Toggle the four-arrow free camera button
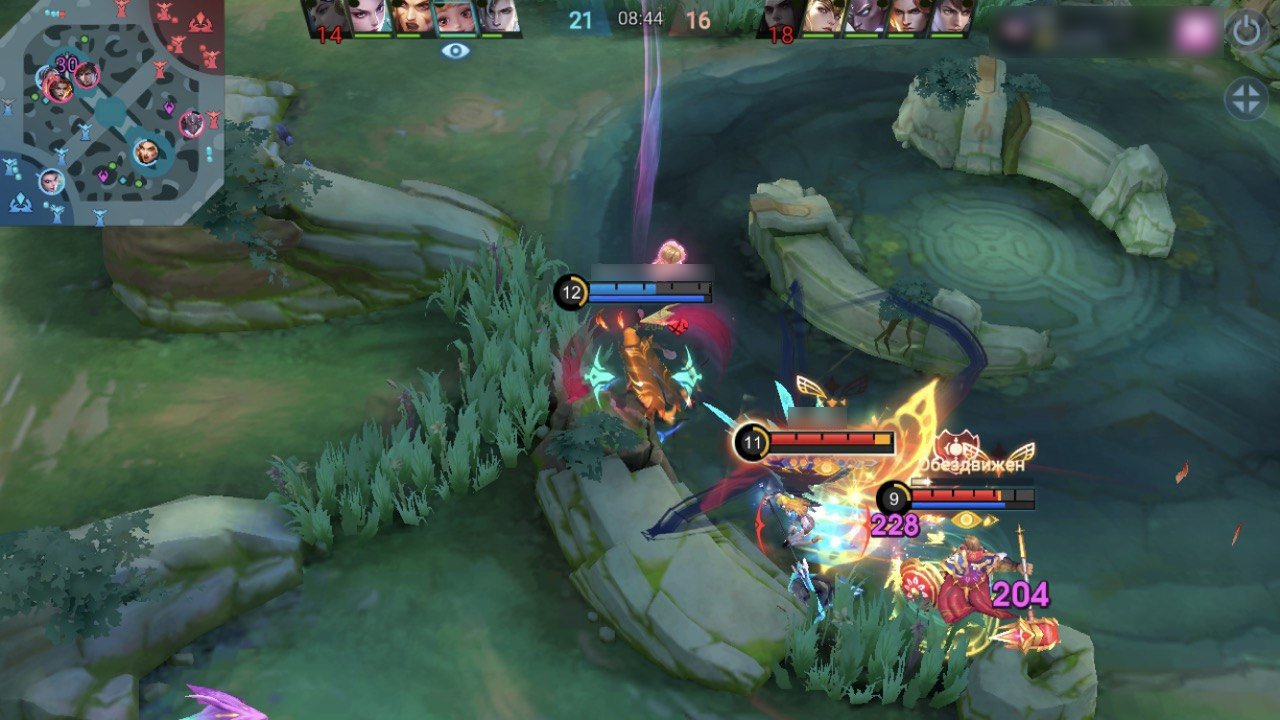The image size is (1280, 720). coord(1246,100)
